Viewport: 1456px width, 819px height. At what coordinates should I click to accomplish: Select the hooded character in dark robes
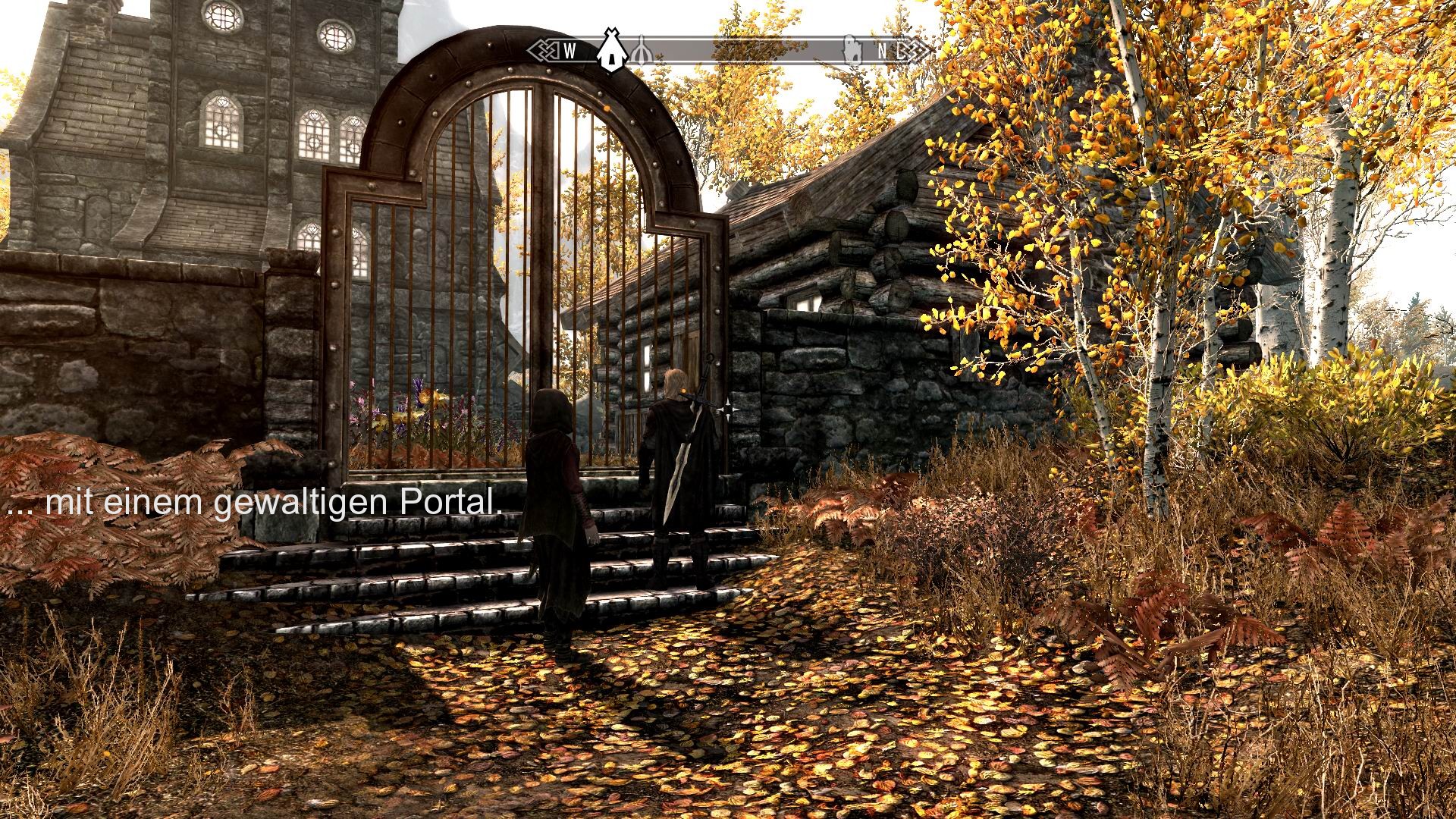pyautogui.click(x=554, y=493)
